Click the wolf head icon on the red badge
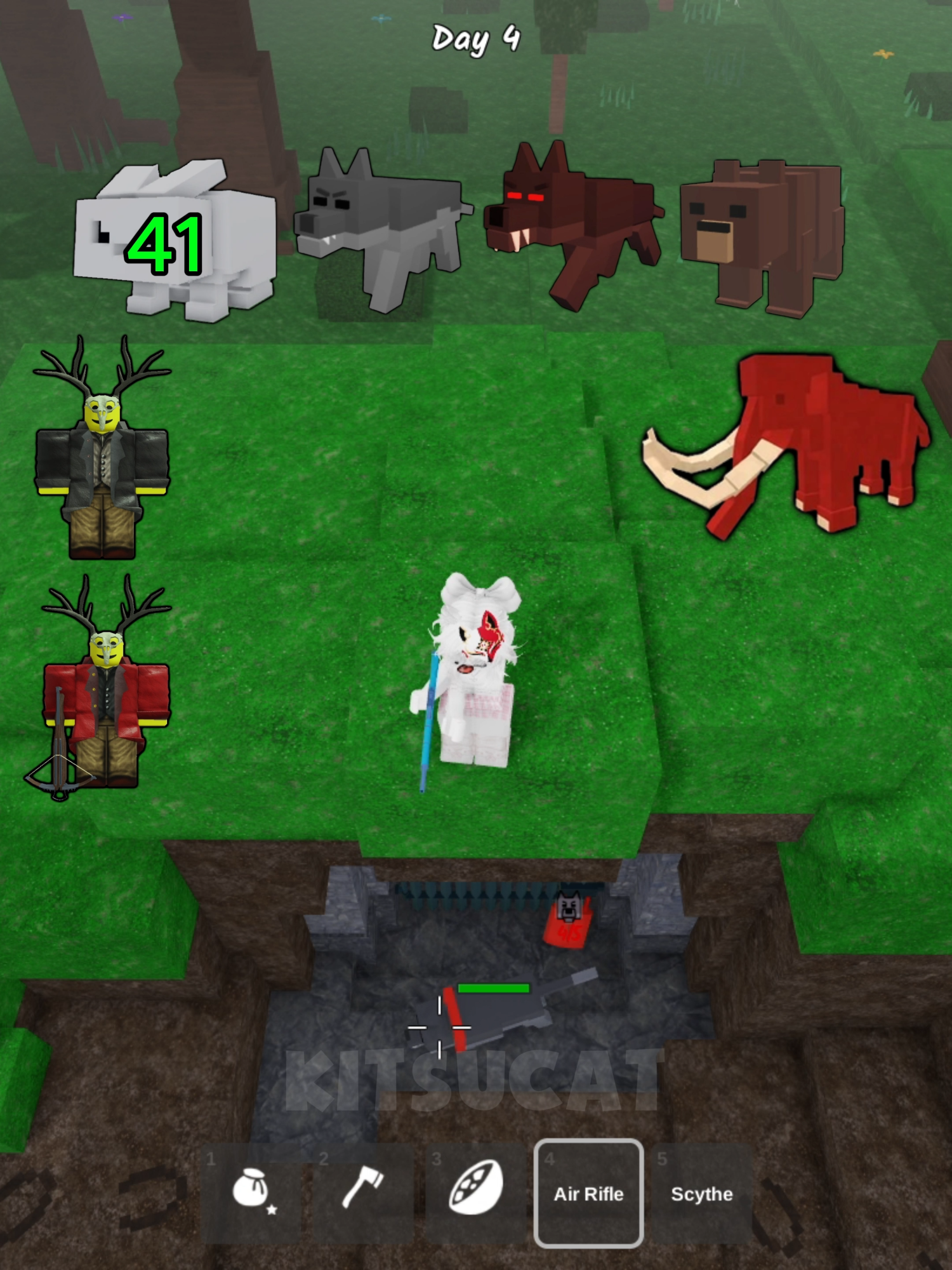952x1270 pixels. 568,905
